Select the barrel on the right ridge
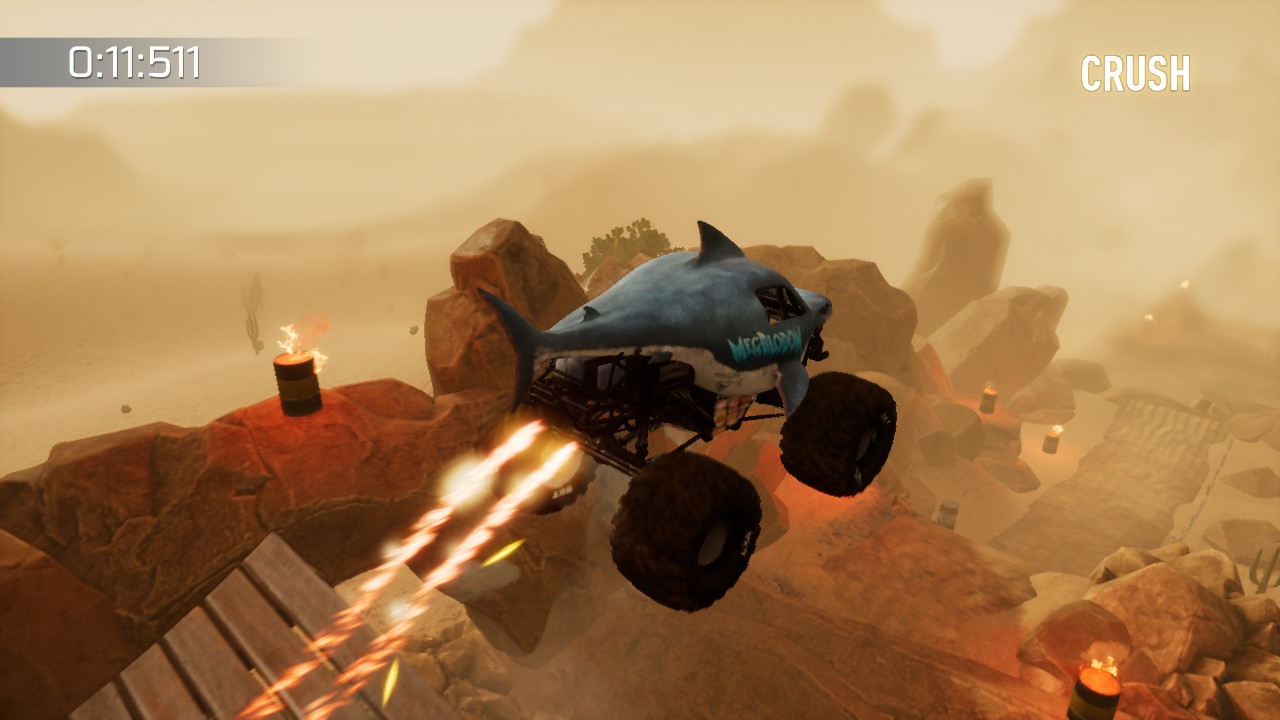Viewport: 1280px width, 720px height. point(989,402)
